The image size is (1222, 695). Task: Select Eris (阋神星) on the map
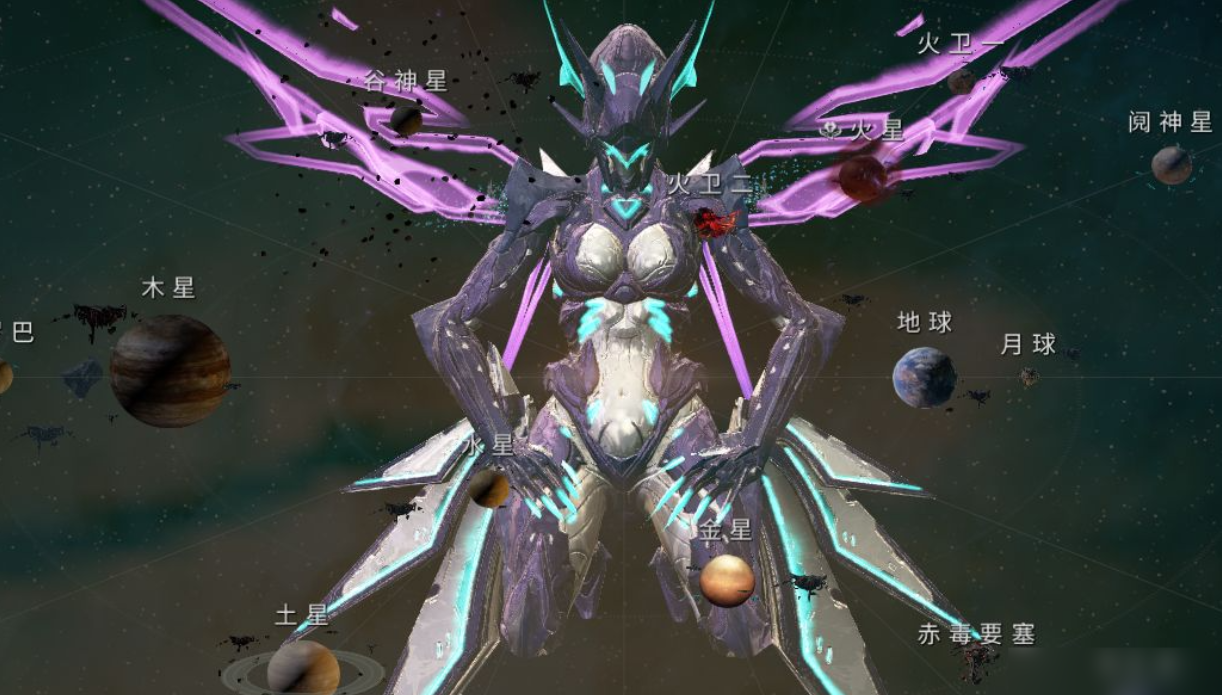click(1171, 165)
